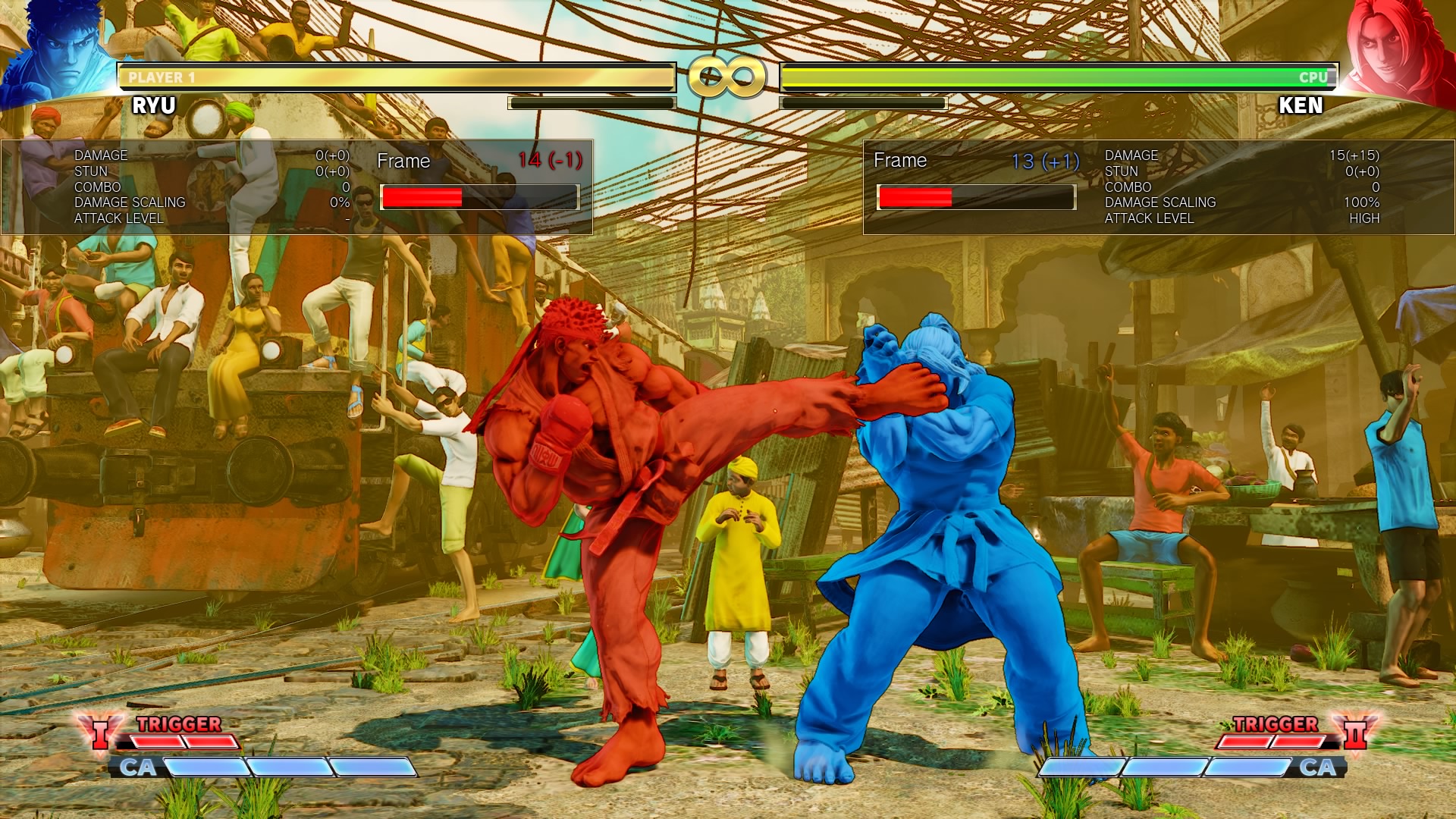The width and height of the screenshot is (1456, 819).
Task: Click Ryu's stun meter under the health bar
Action: click(591, 101)
